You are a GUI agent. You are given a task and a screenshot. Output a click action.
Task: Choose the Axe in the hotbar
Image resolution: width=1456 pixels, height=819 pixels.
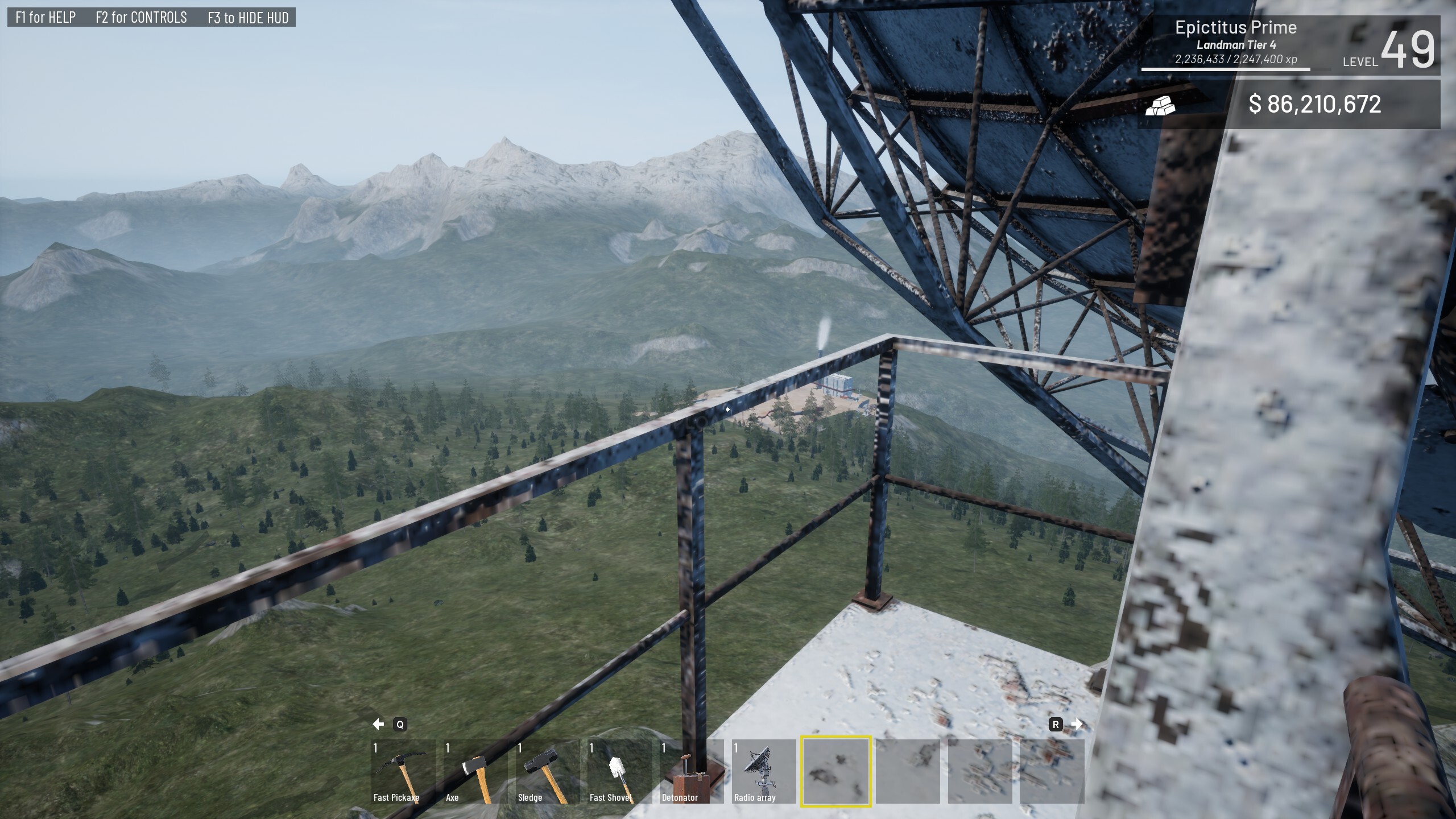coord(475,771)
